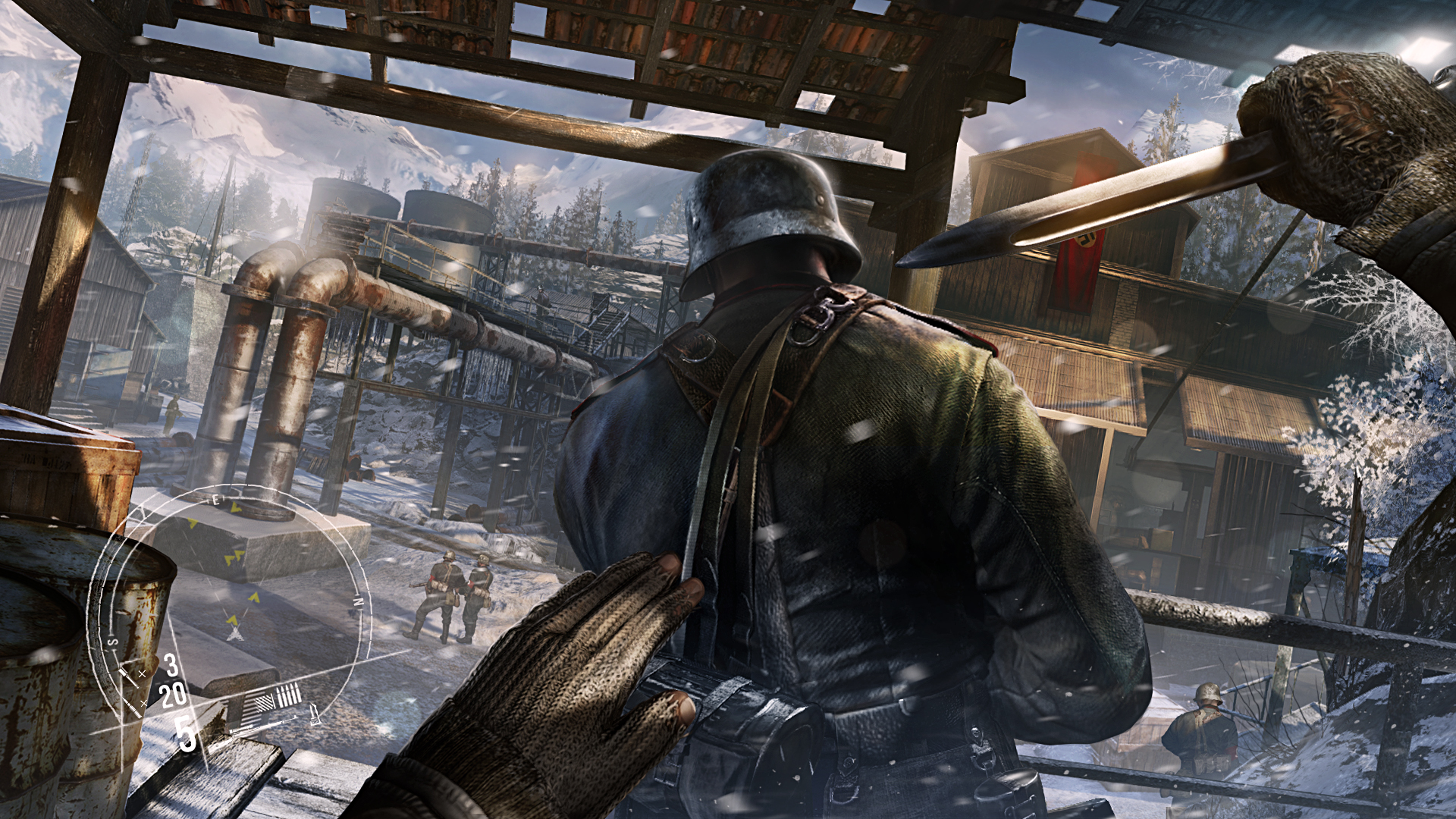Image resolution: width=1456 pixels, height=819 pixels.
Task: Click the E direction marker on the compass
Action: pos(216,500)
